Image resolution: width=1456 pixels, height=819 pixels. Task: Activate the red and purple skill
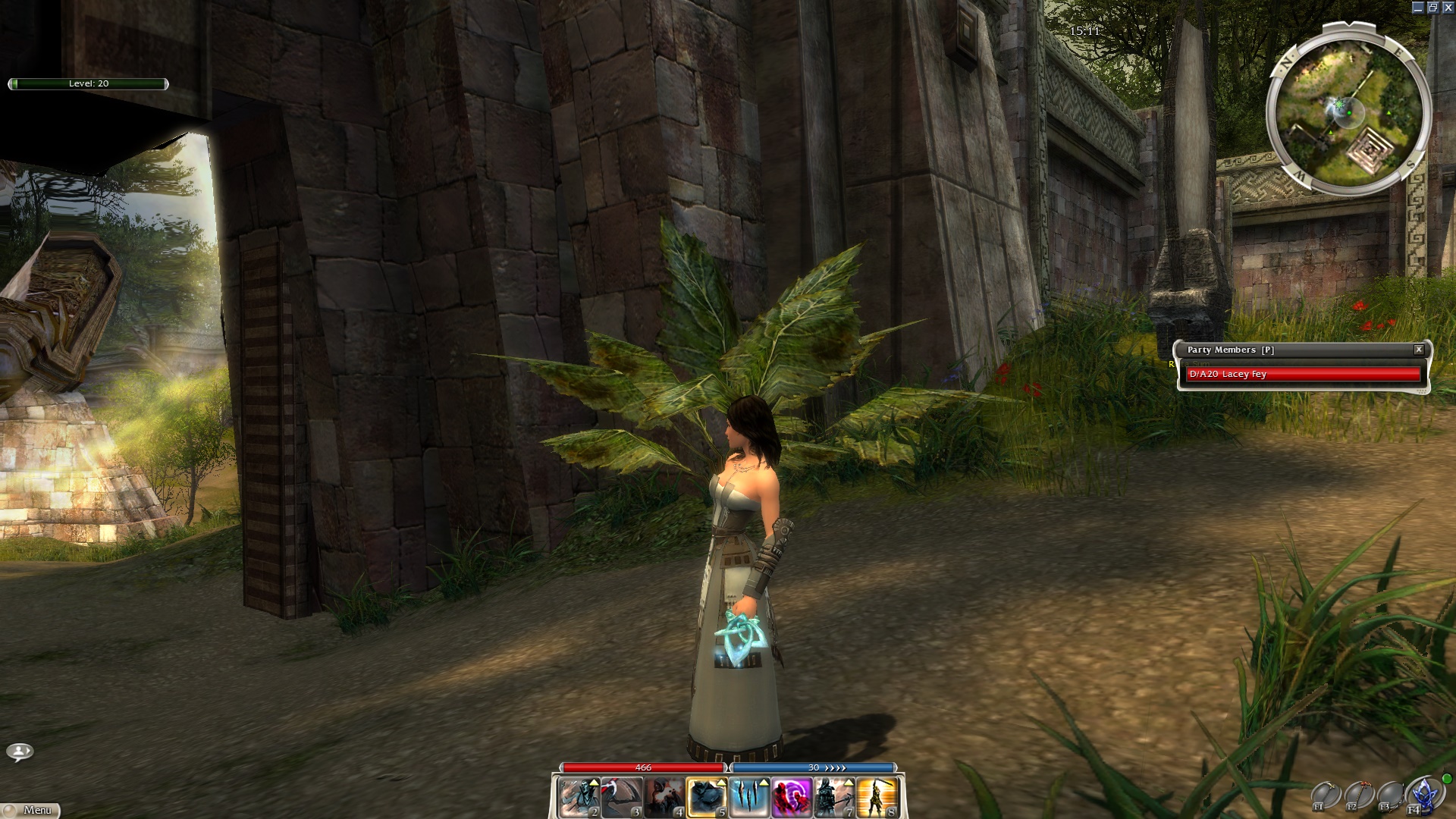pyautogui.click(x=791, y=799)
